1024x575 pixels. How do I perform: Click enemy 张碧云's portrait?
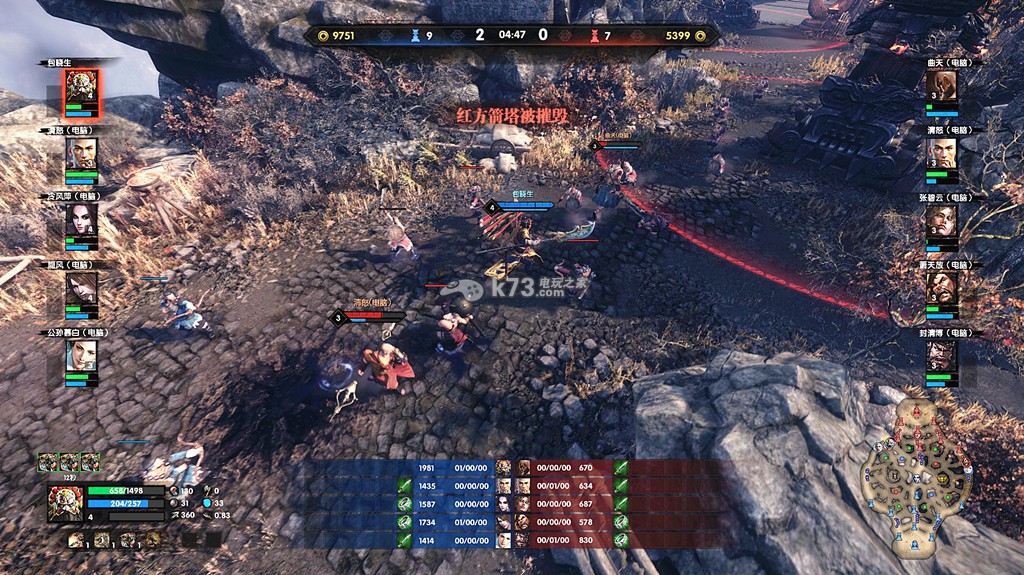pyautogui.click(x=942, y=222)
